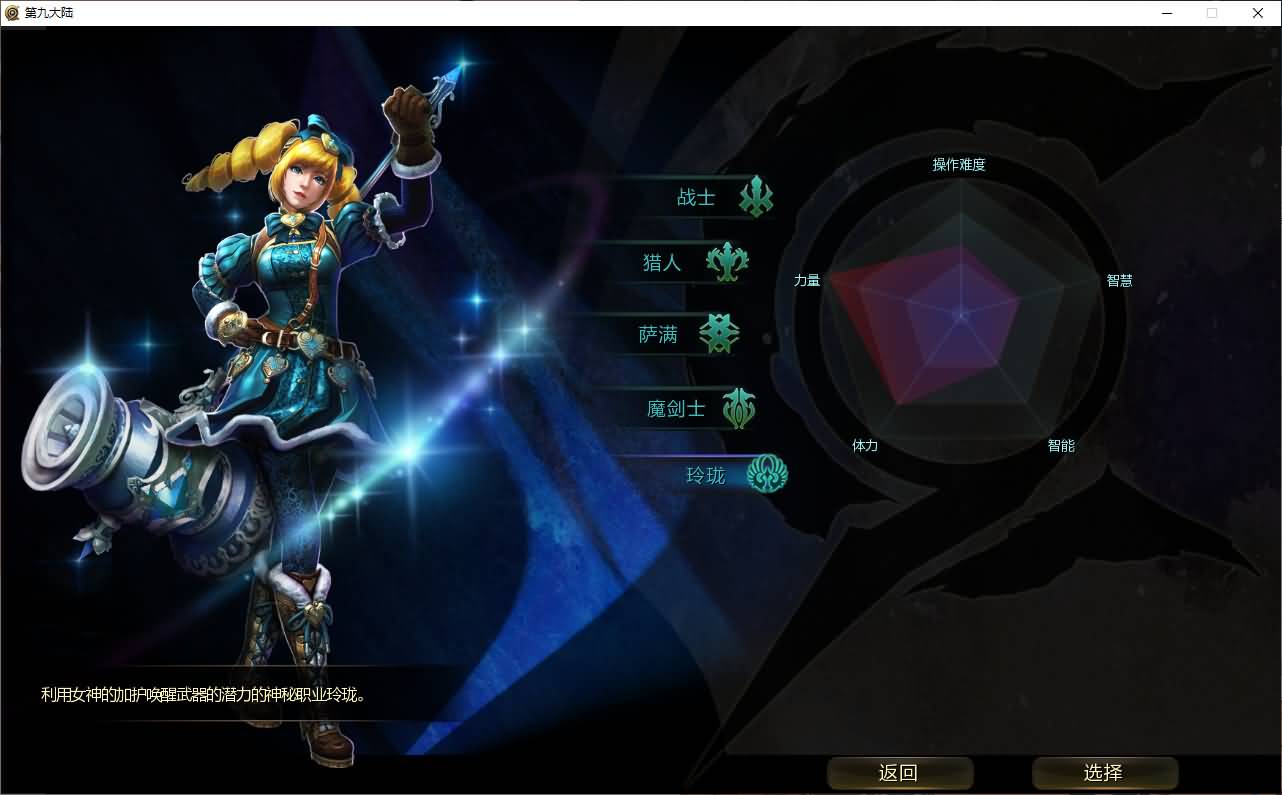This screenshot has height=795, width=1282.
Task: Click the 返回 back button
Action: coord(899,773)
